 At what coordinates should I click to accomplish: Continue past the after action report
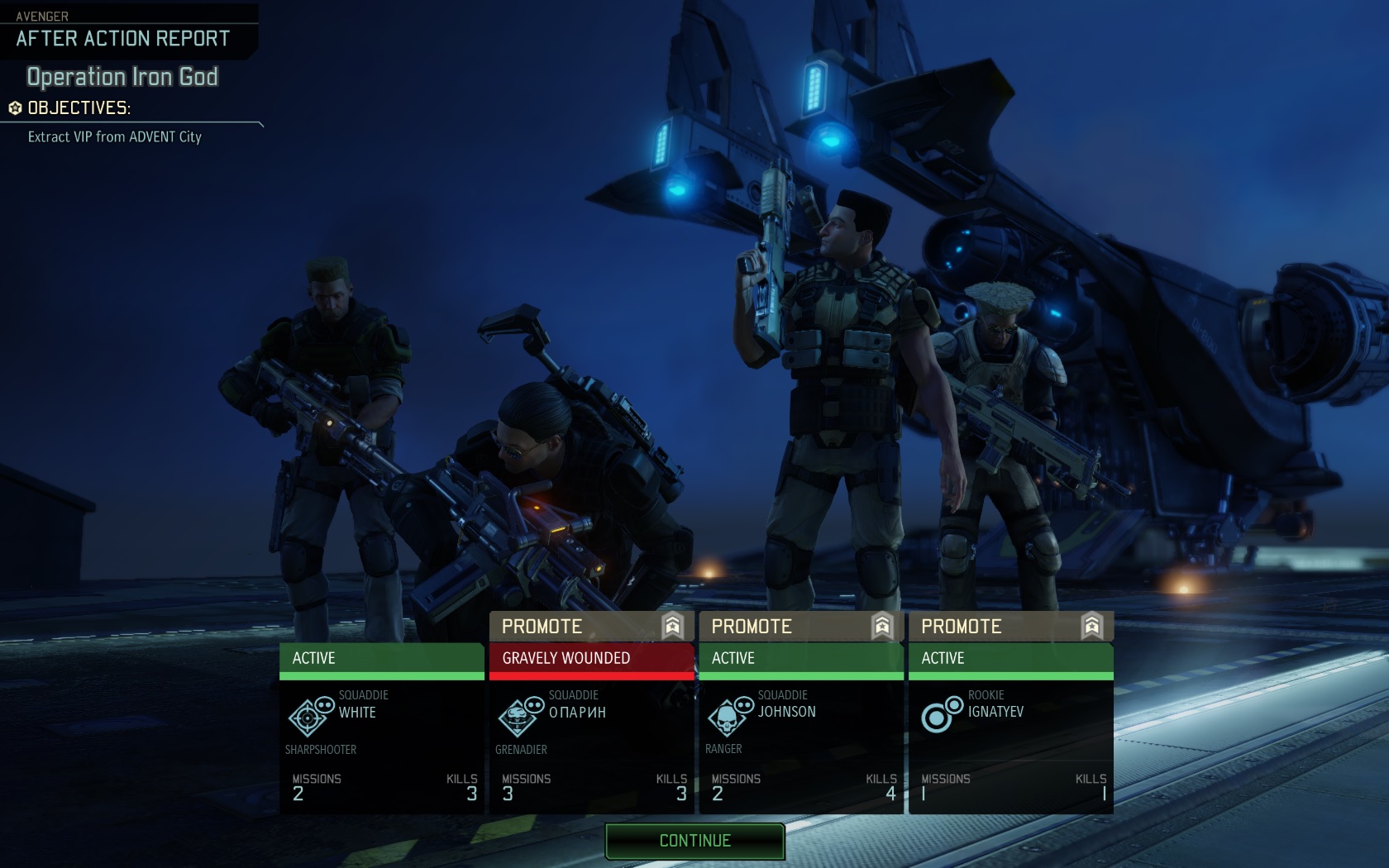tap(694, 841)
